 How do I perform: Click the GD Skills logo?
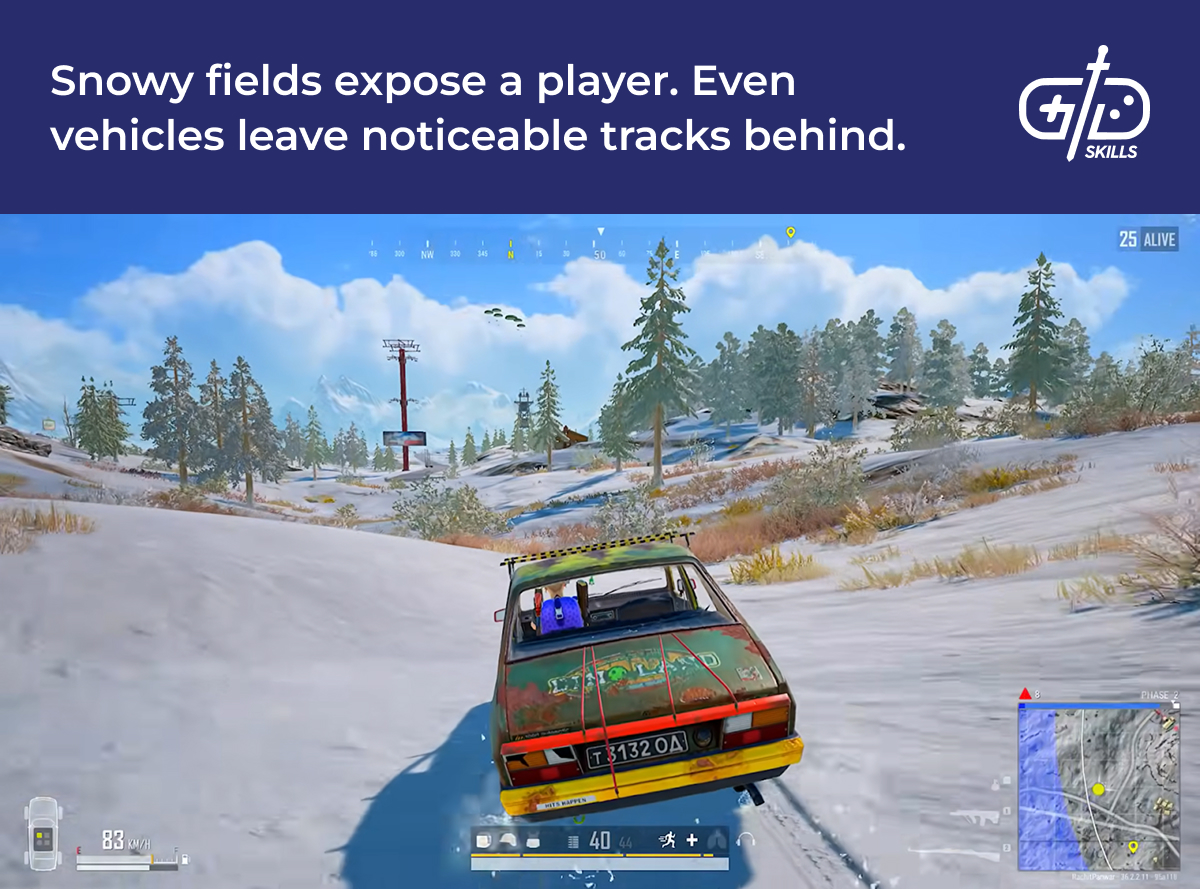tap(1085, 104)
